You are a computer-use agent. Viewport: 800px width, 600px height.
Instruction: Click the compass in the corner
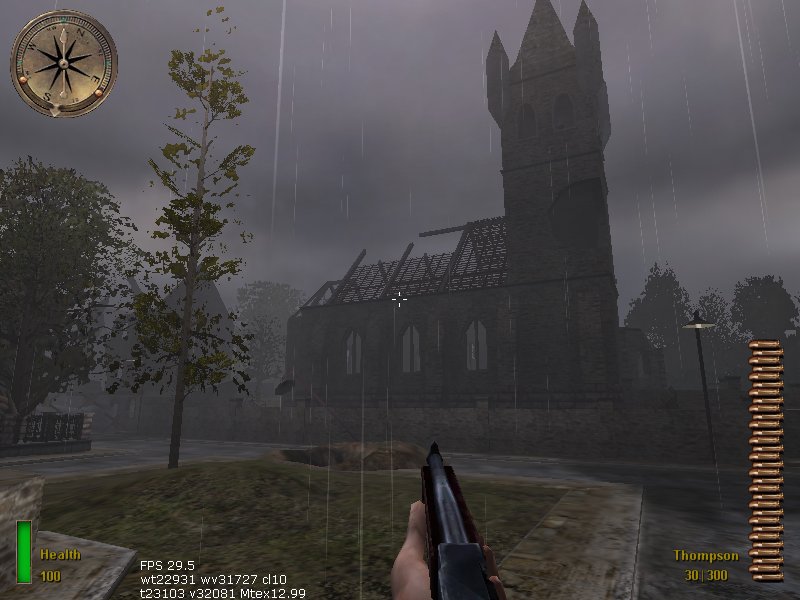(64, 63)
